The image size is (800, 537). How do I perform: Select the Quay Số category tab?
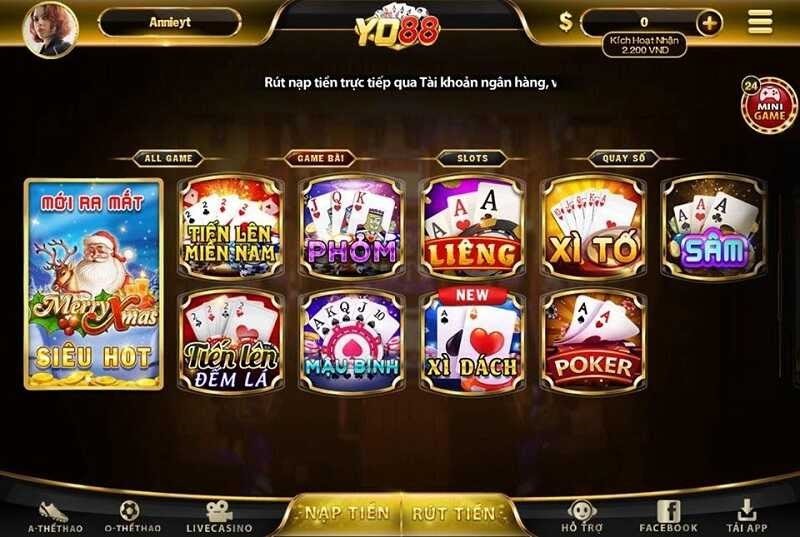622,158
